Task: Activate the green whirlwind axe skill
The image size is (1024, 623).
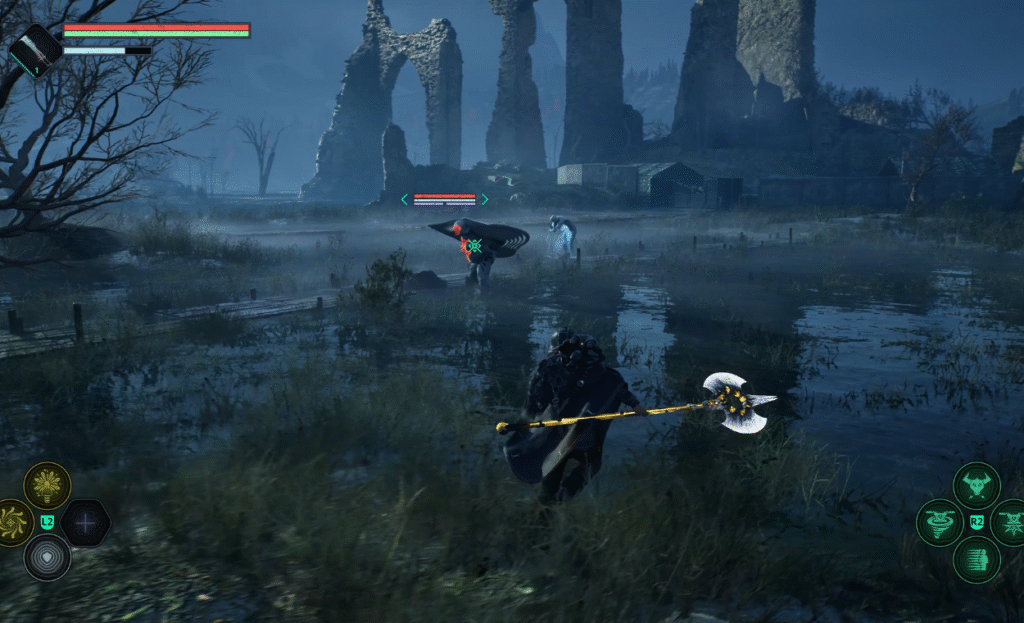Action: pyautogui.click(x=940, y=522)
